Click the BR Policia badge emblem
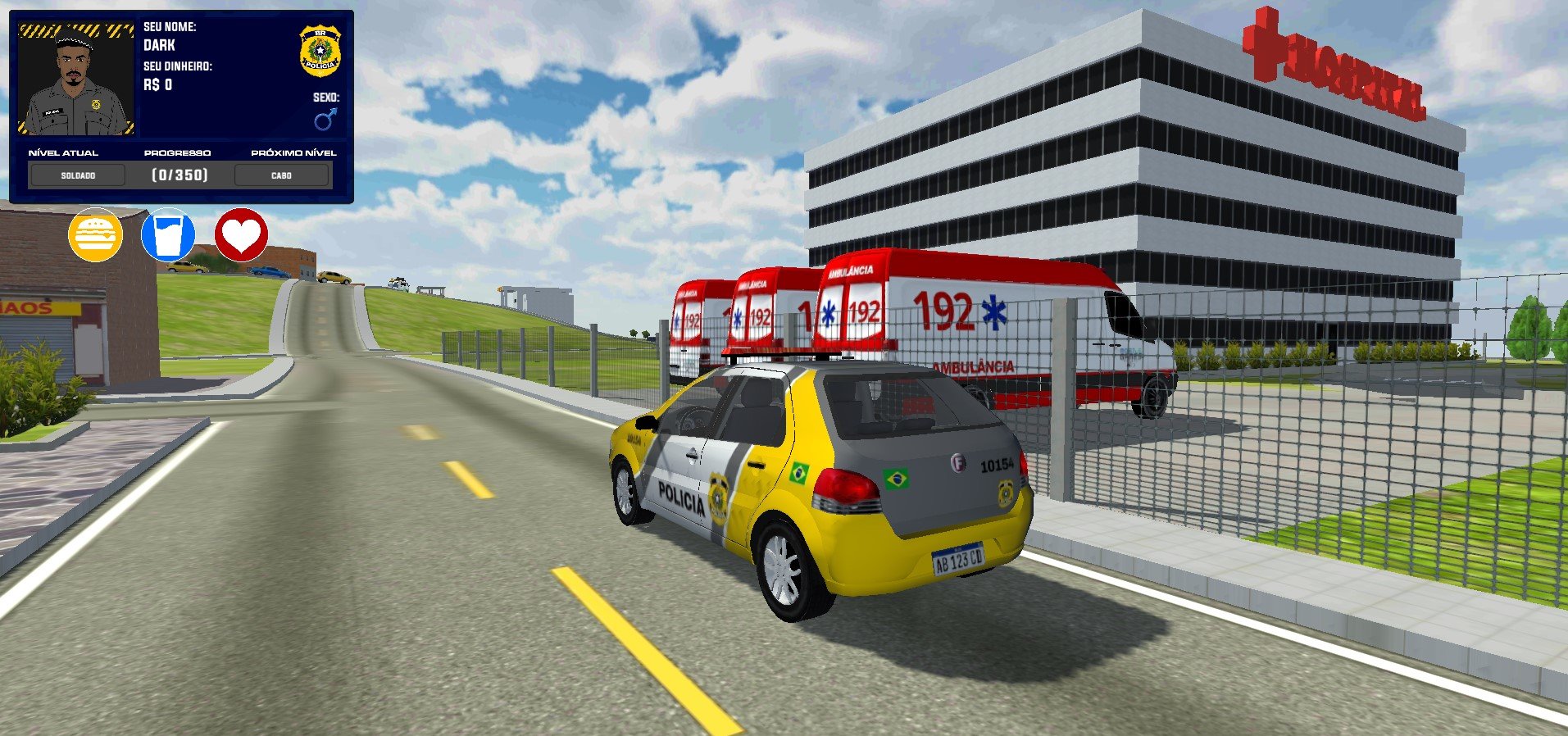The height and width of the screenshot is (736, 1568). click(320, 51)
